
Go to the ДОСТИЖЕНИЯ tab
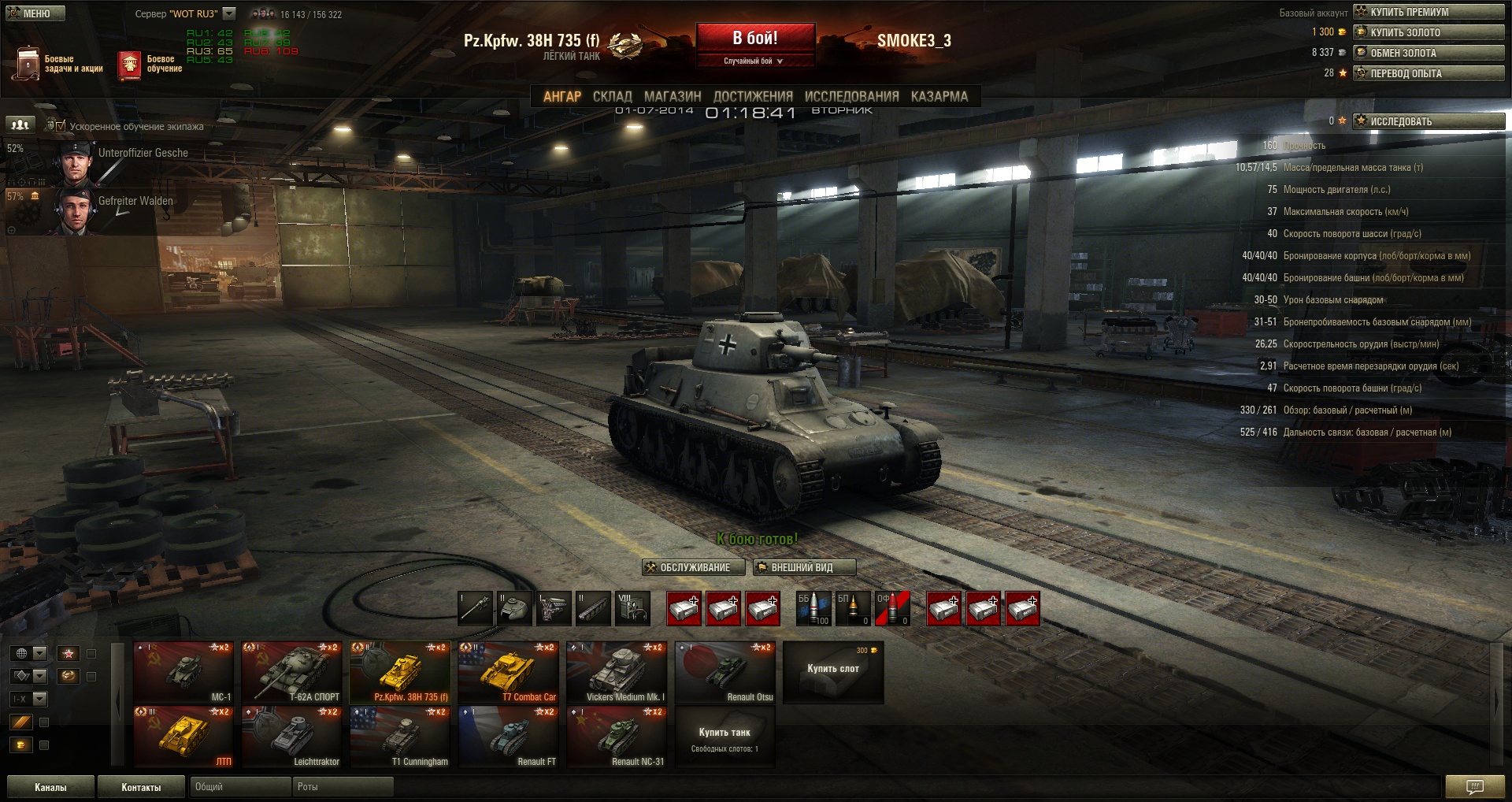coord(753,96)
